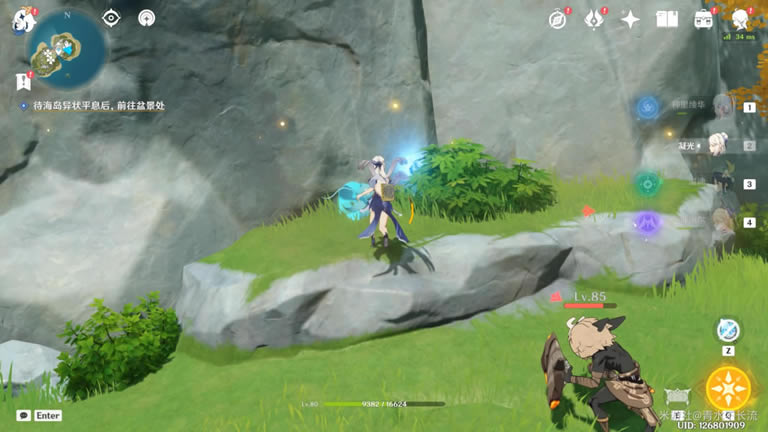Open the adventurer handbook book icon
This screenshot has height=432, width=768.
coord(666,19)
